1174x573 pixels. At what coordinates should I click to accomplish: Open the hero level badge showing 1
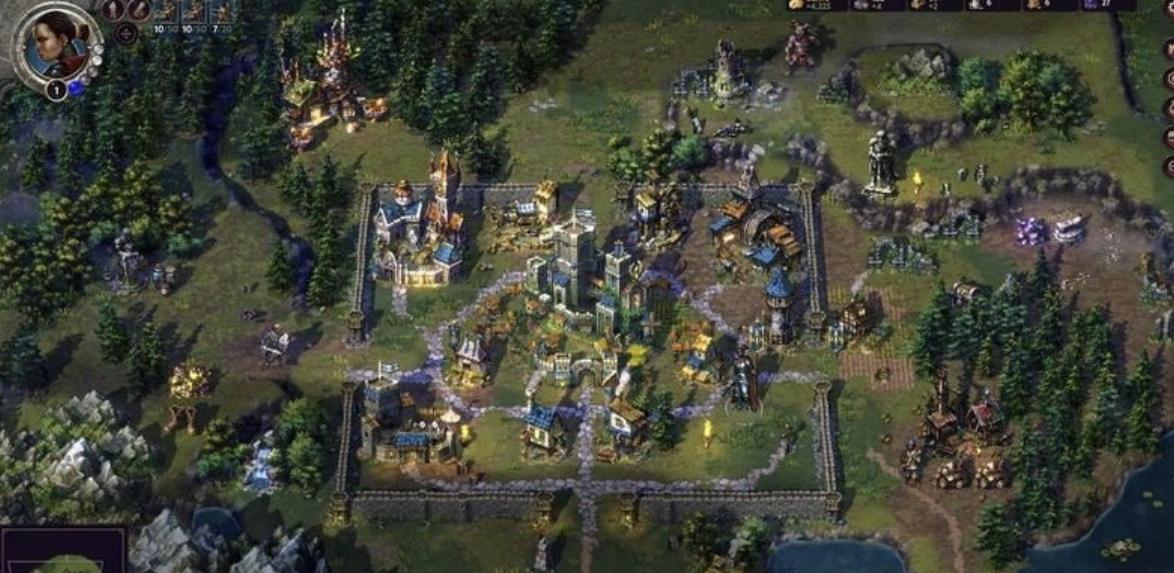[x=56, y=89]
